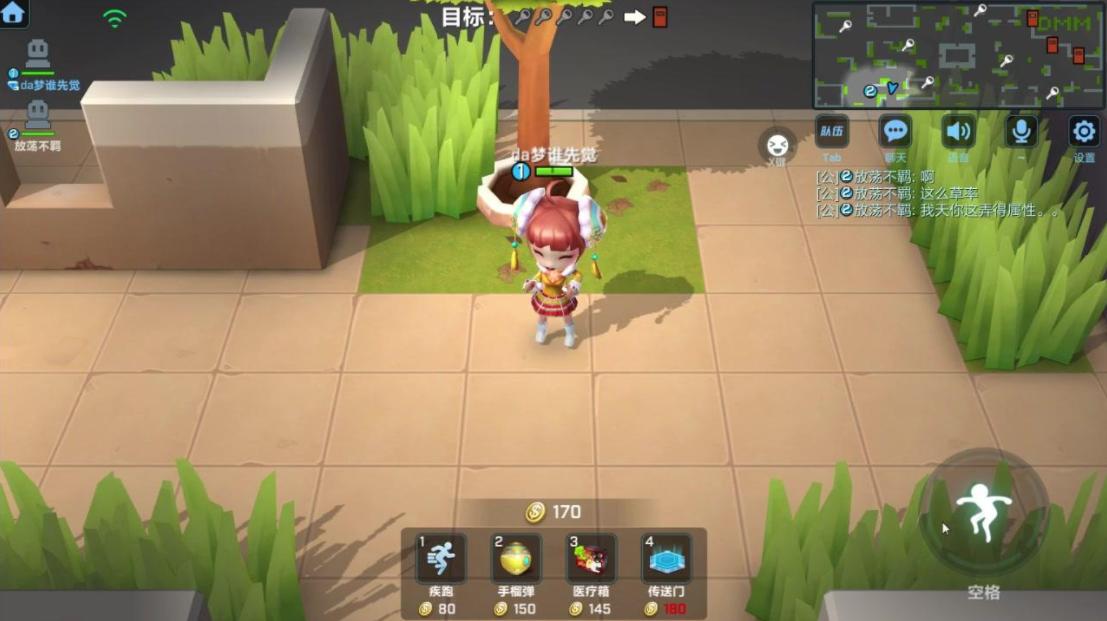This screenshot has height=621, width=1107.
Task: Open the team (队伍) panel
Action: coord(832,131)
